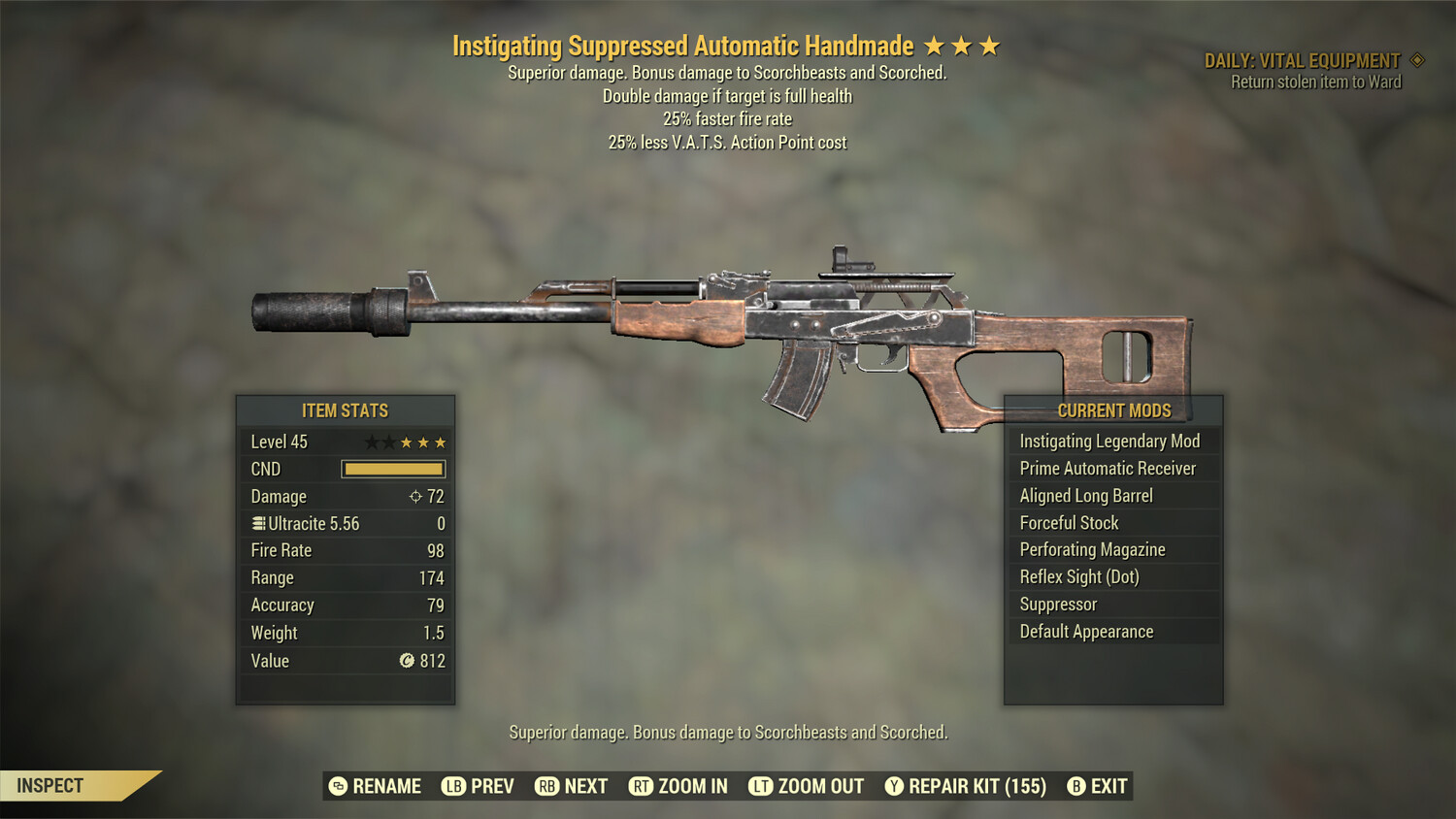1456x819 pixels.
Task: Select the Default Appearance row
Action: point(1086,632)
